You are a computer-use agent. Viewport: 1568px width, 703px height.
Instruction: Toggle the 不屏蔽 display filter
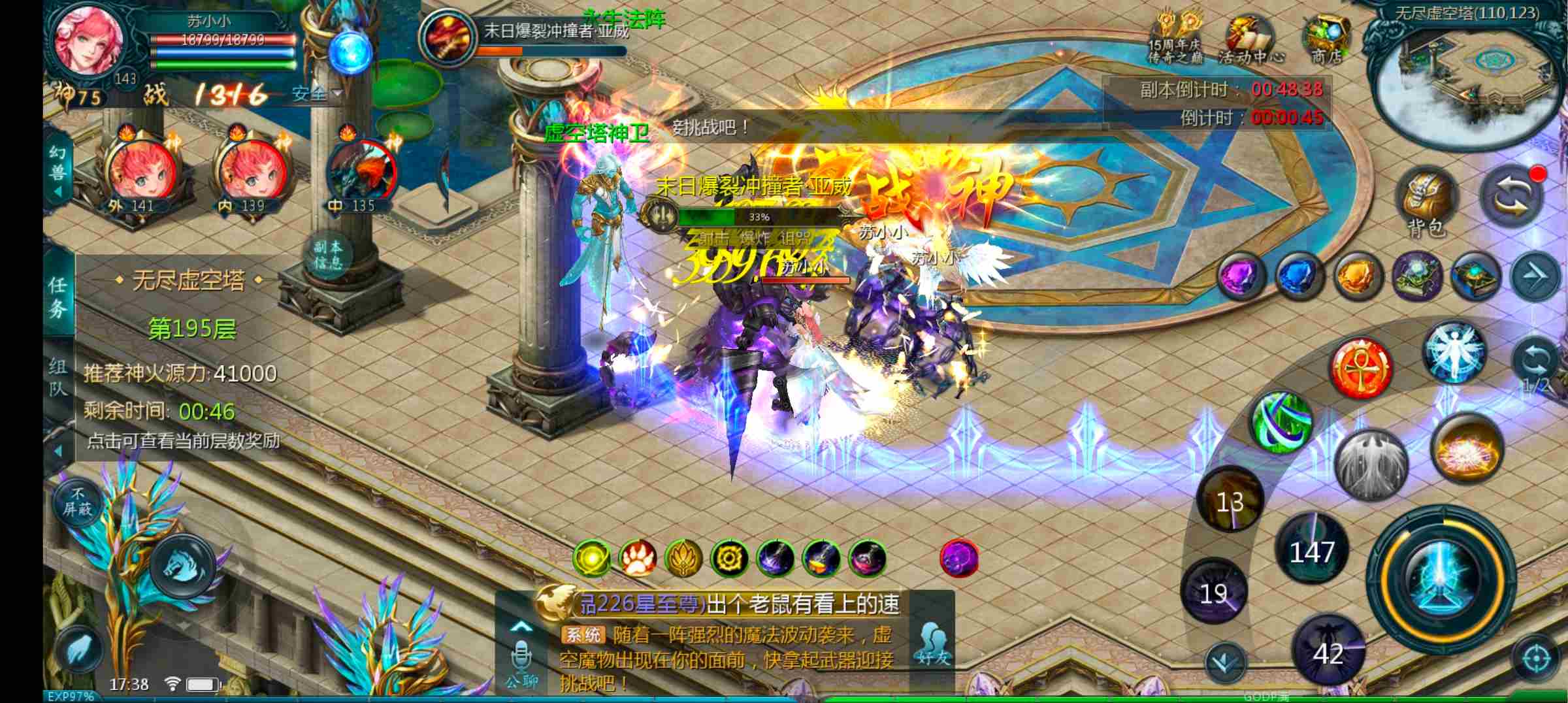tap(78, 503)
